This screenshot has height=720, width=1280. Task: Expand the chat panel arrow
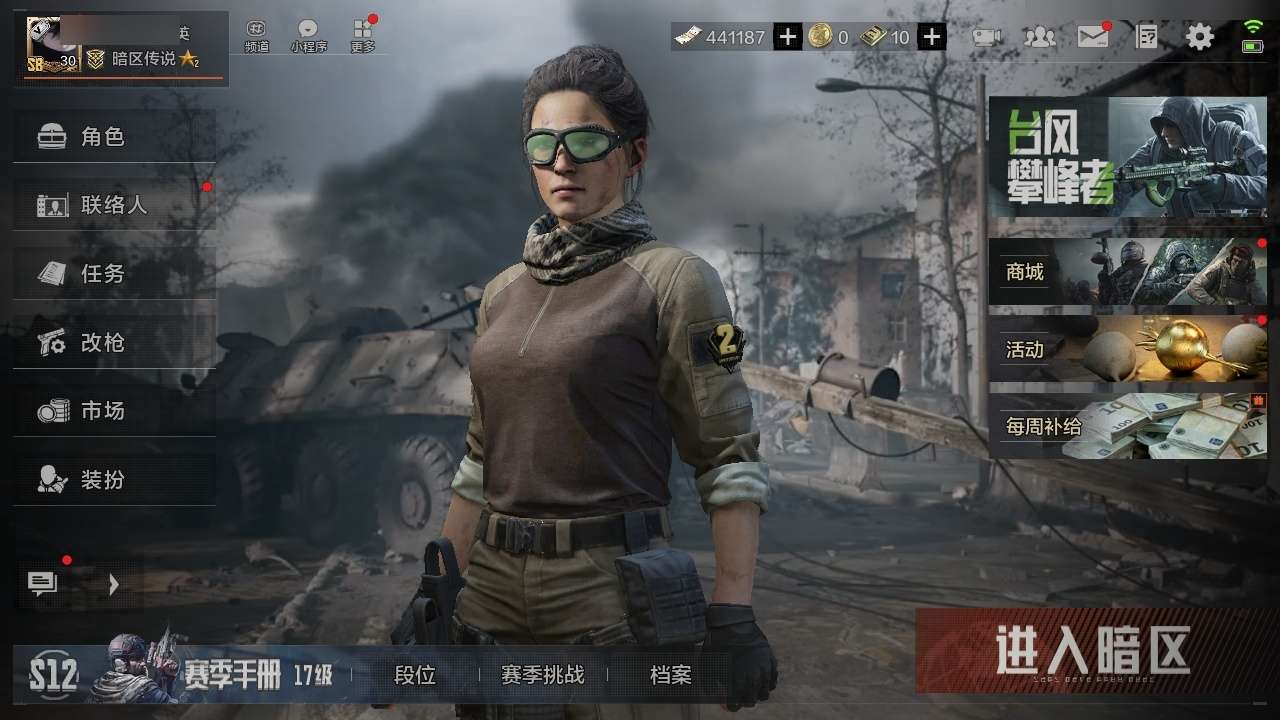(114, 585)
